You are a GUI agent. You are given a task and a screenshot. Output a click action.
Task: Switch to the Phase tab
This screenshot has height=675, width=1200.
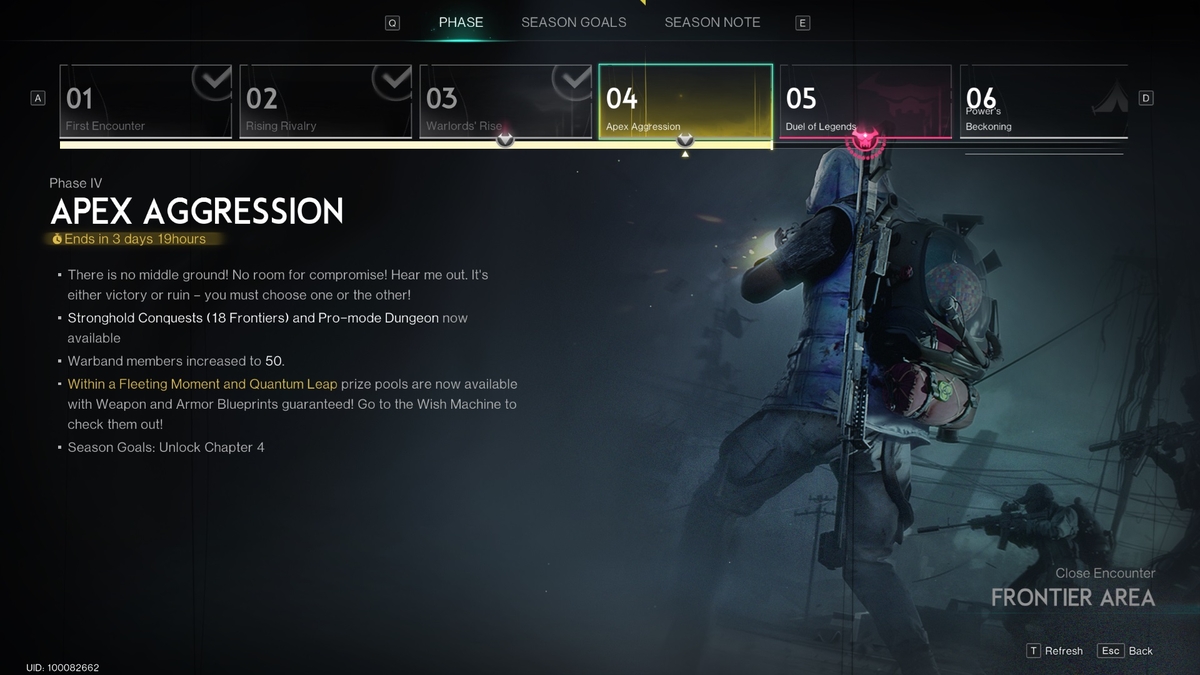tap(460, 22)
